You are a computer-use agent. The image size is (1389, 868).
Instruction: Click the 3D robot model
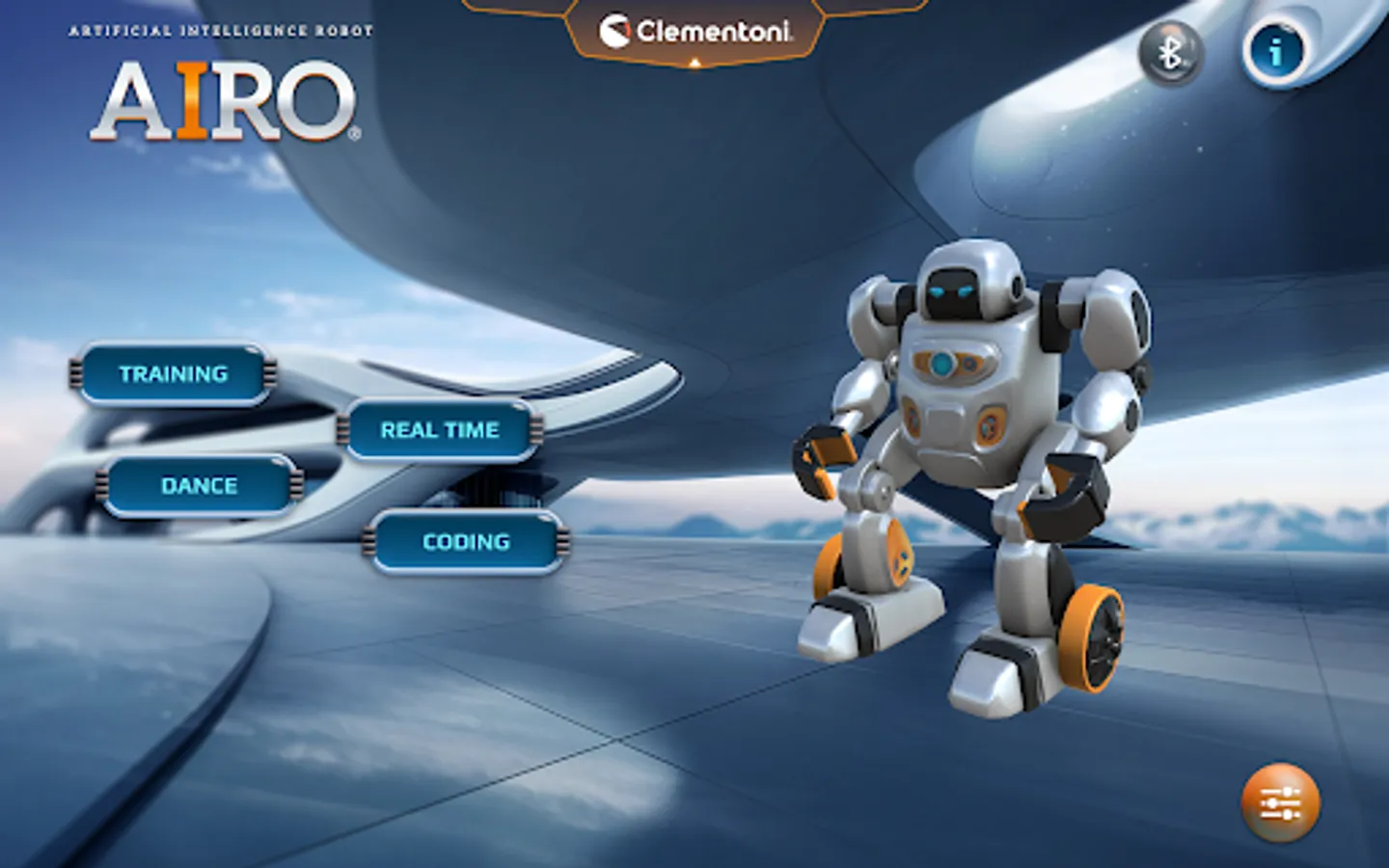tap(965, 463)
